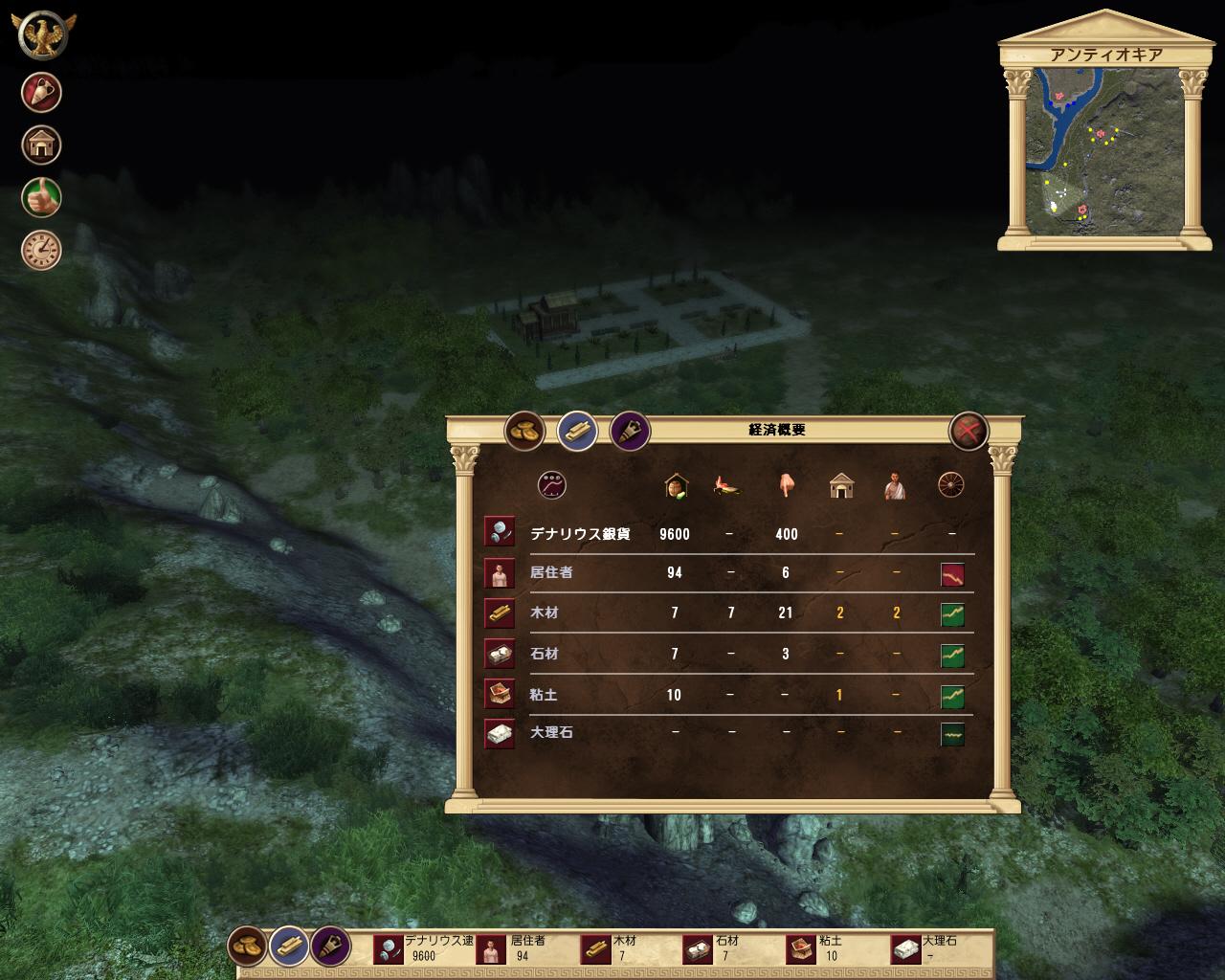Screen dimensions: 1225x980
Task: Close the economy overview panel
Action: [x=968, y=432]
